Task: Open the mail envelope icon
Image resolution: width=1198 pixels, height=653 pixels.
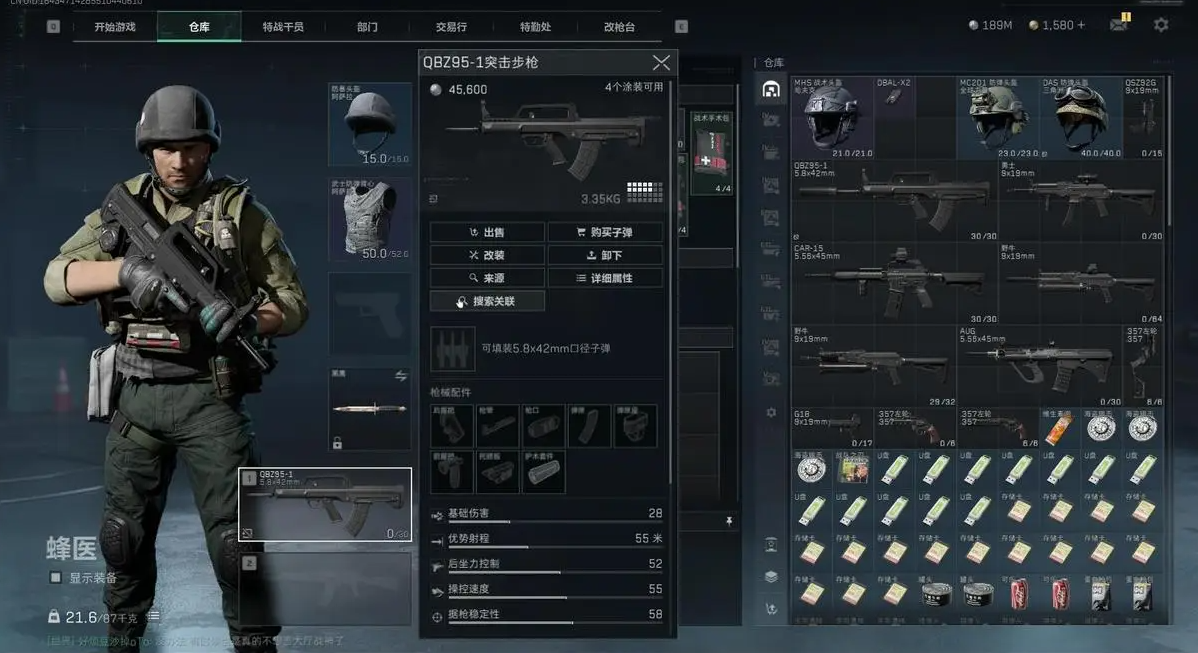Action: point(1119,25)
